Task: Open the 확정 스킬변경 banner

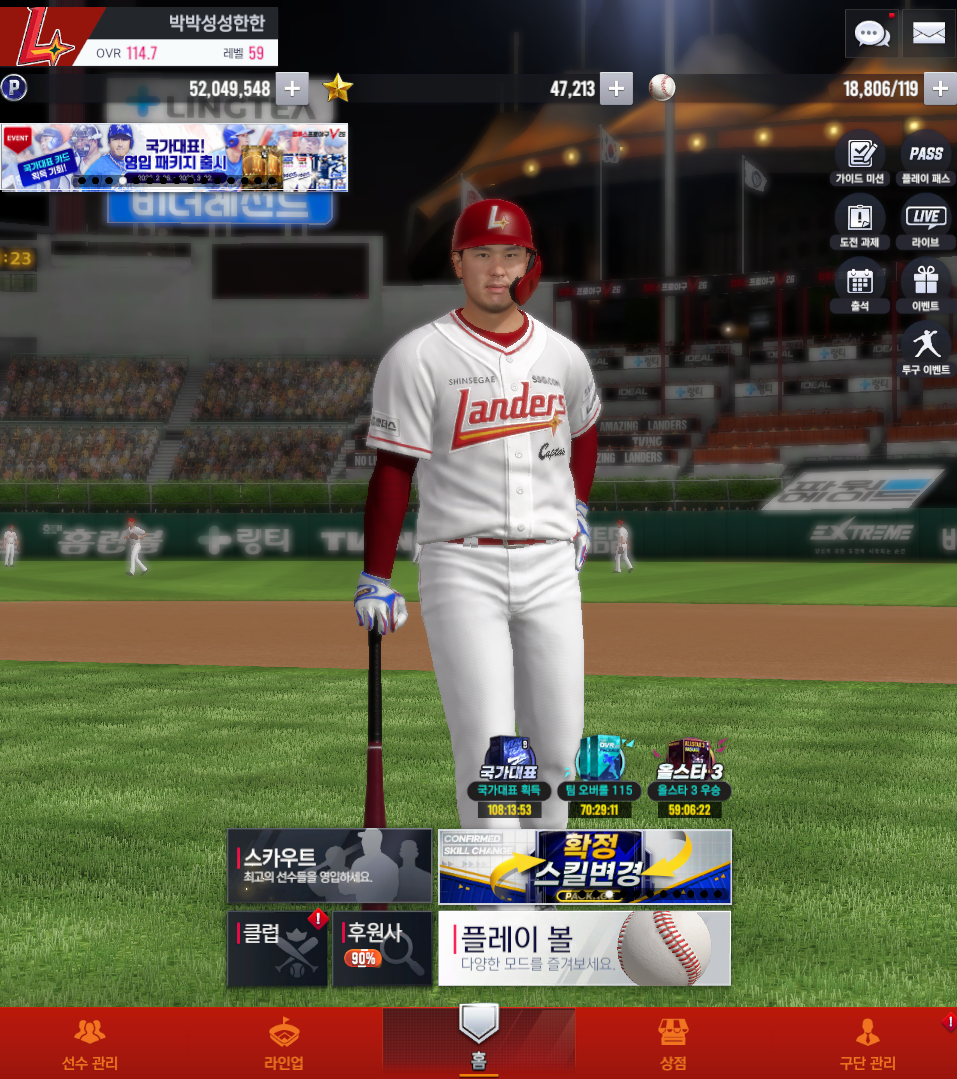Action: [585, 866]
